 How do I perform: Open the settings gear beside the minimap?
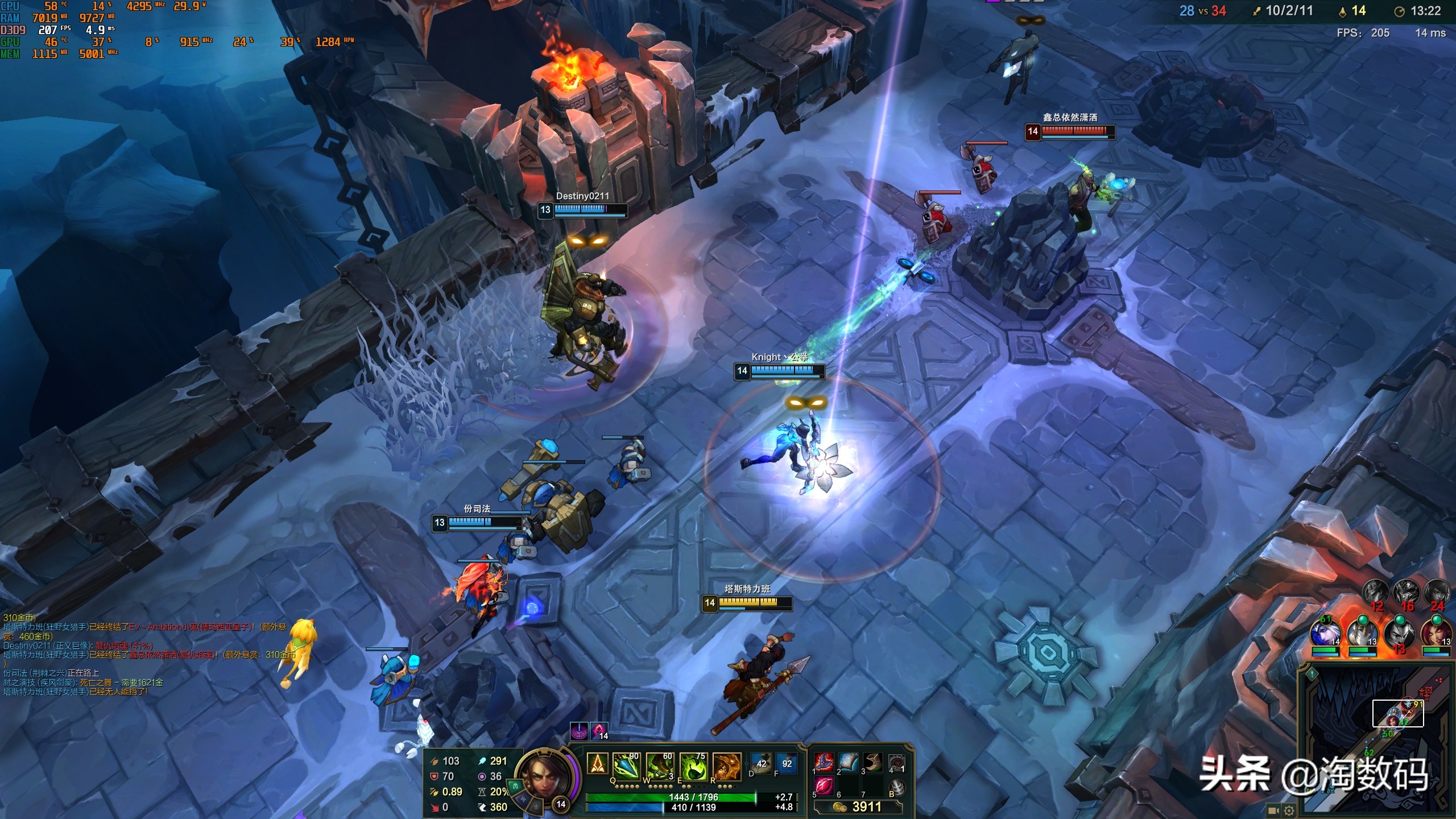[1289, 810]
